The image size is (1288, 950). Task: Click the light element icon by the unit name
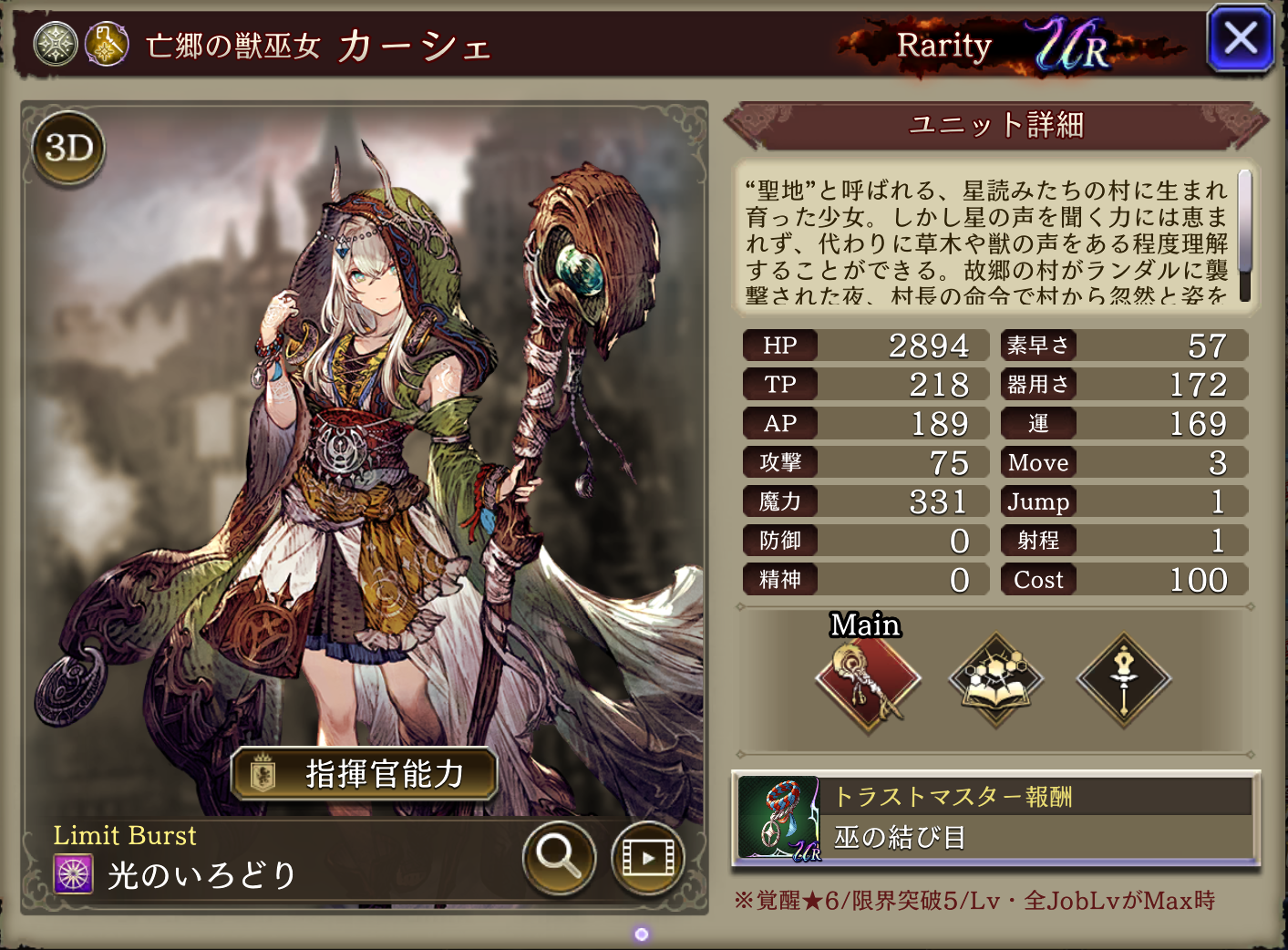[x=56, y=45]
